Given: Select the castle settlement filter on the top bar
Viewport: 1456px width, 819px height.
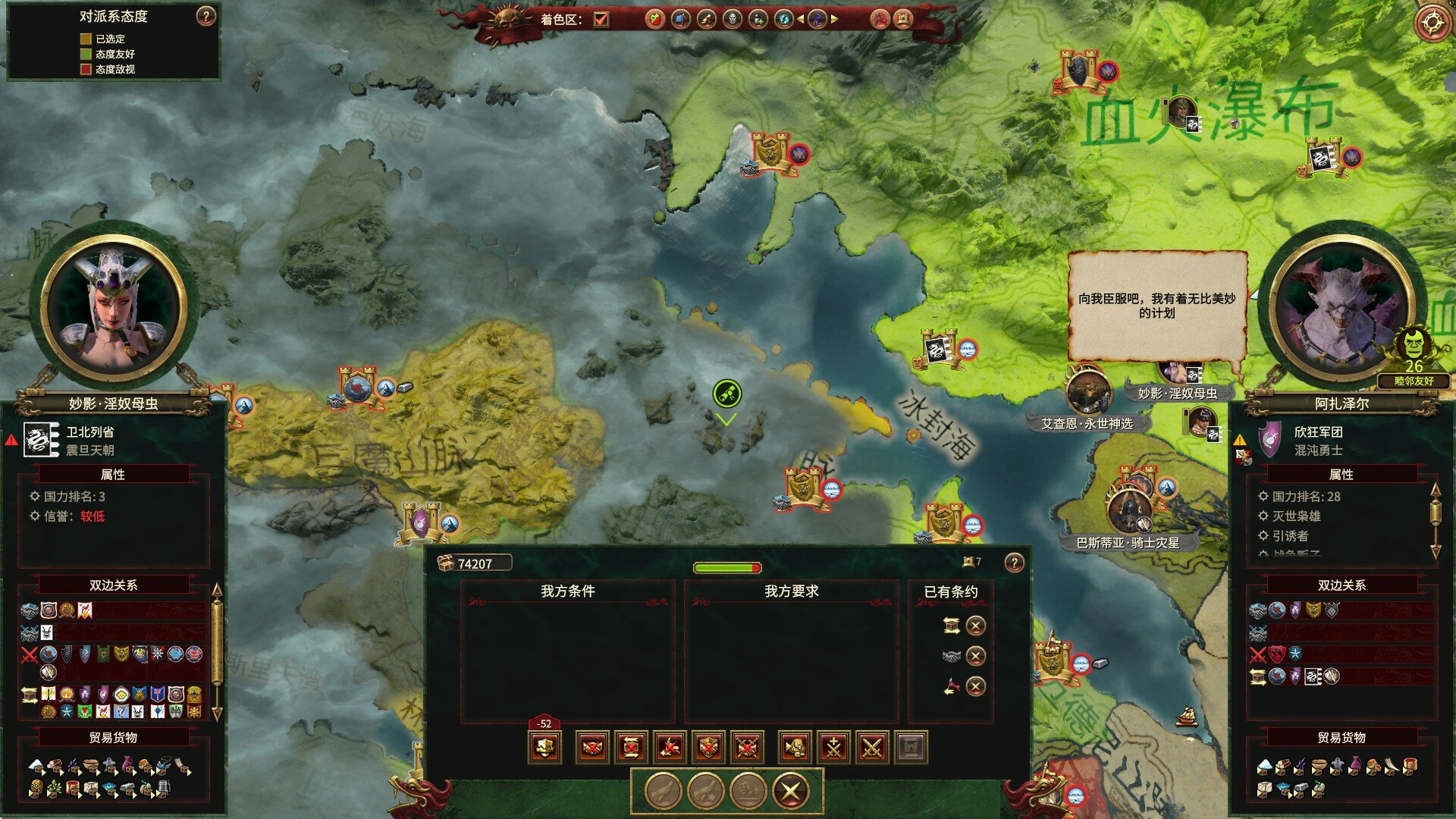Looking at the screenshot, I should pos(902,19).
